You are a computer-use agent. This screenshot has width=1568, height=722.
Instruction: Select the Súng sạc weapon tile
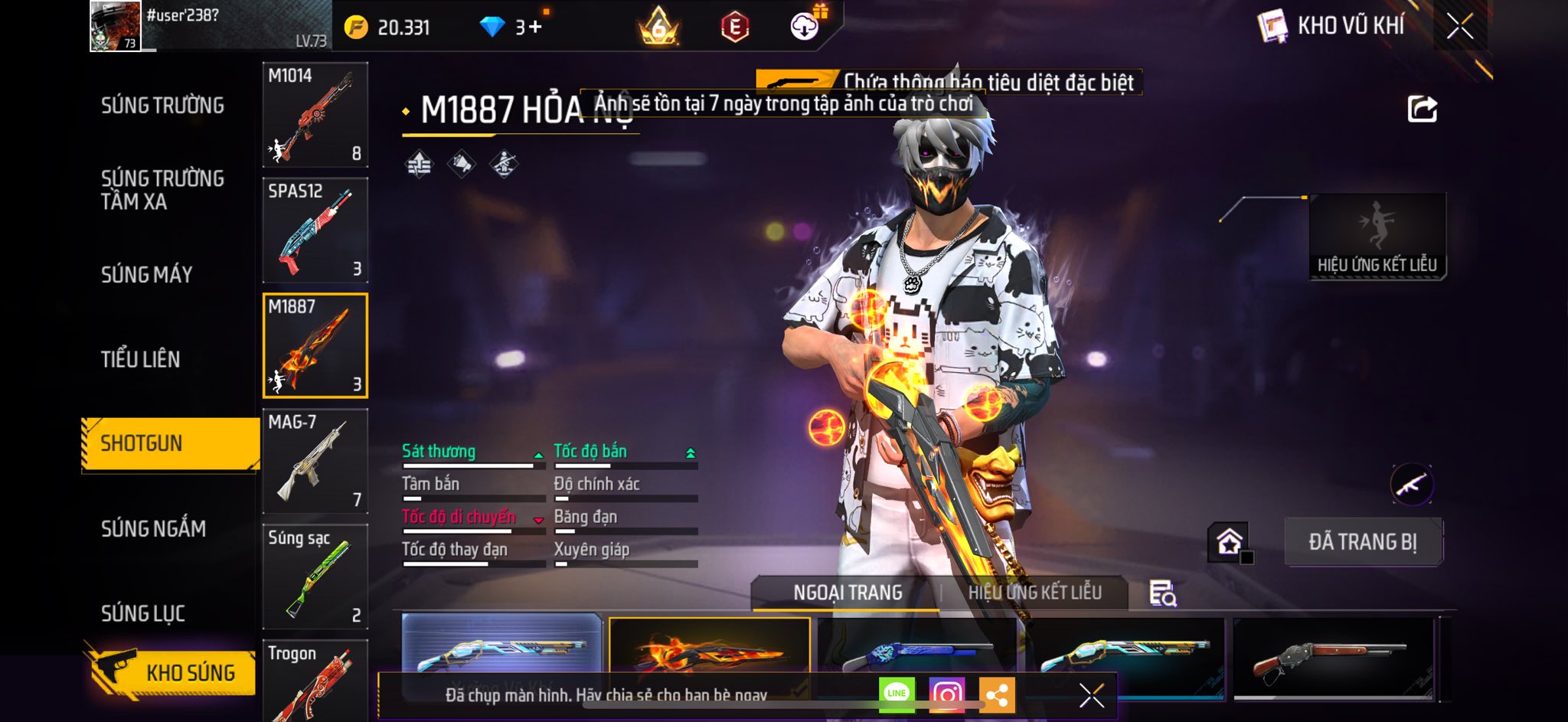tap(315, 577)
